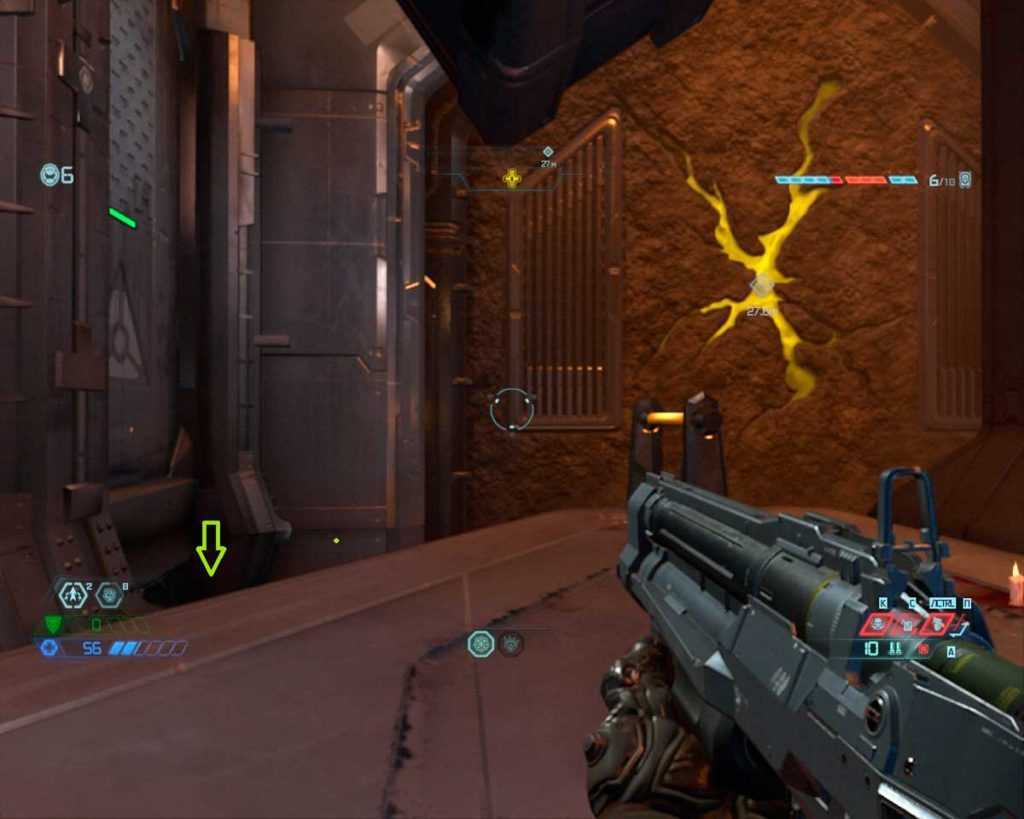Viewport: 1024px width, 819px height.
Task: Click the icon beside the 6/10 counter
Action: pos(965,180)
